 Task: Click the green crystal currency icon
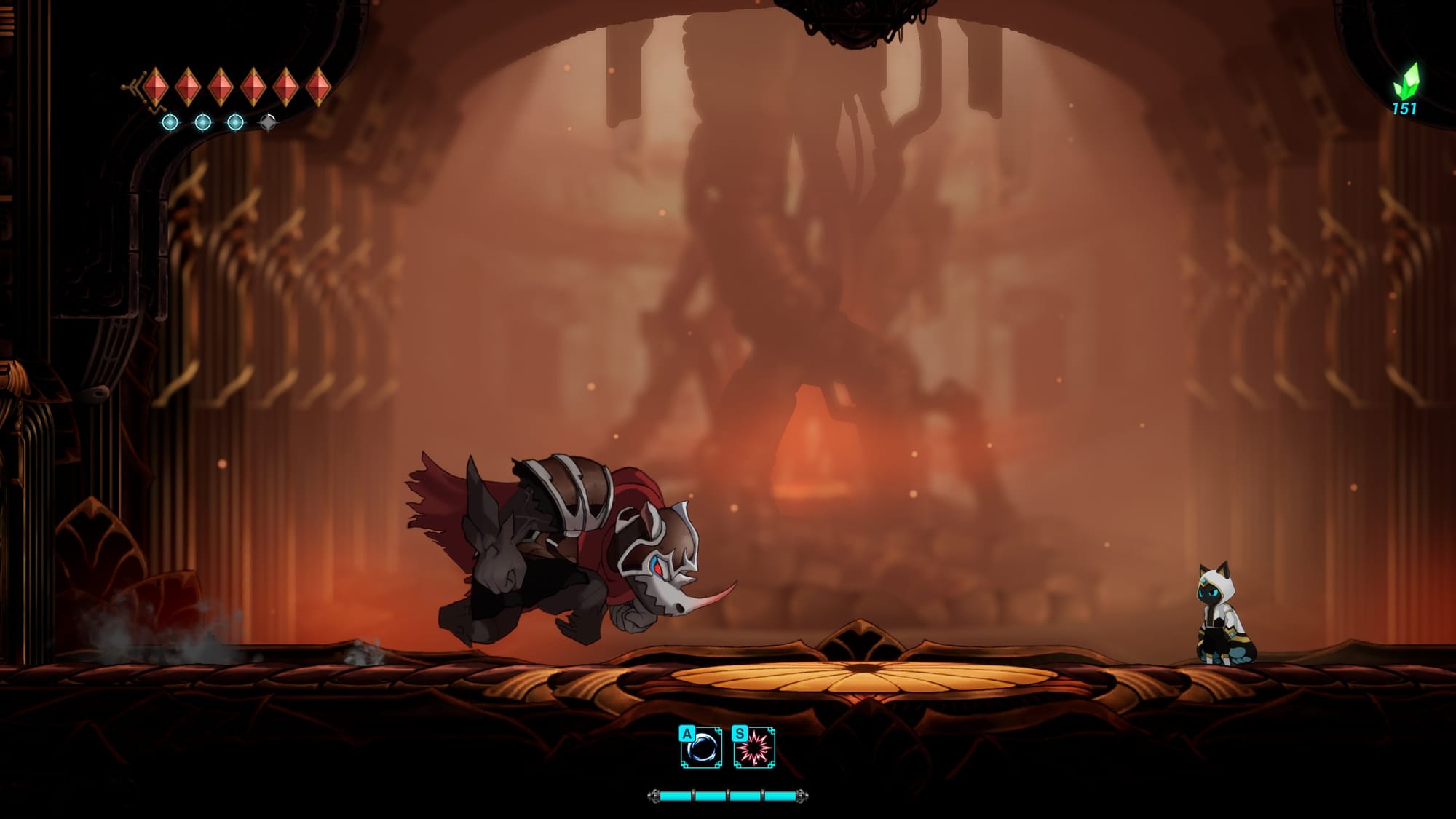[x=1406, y=80]
